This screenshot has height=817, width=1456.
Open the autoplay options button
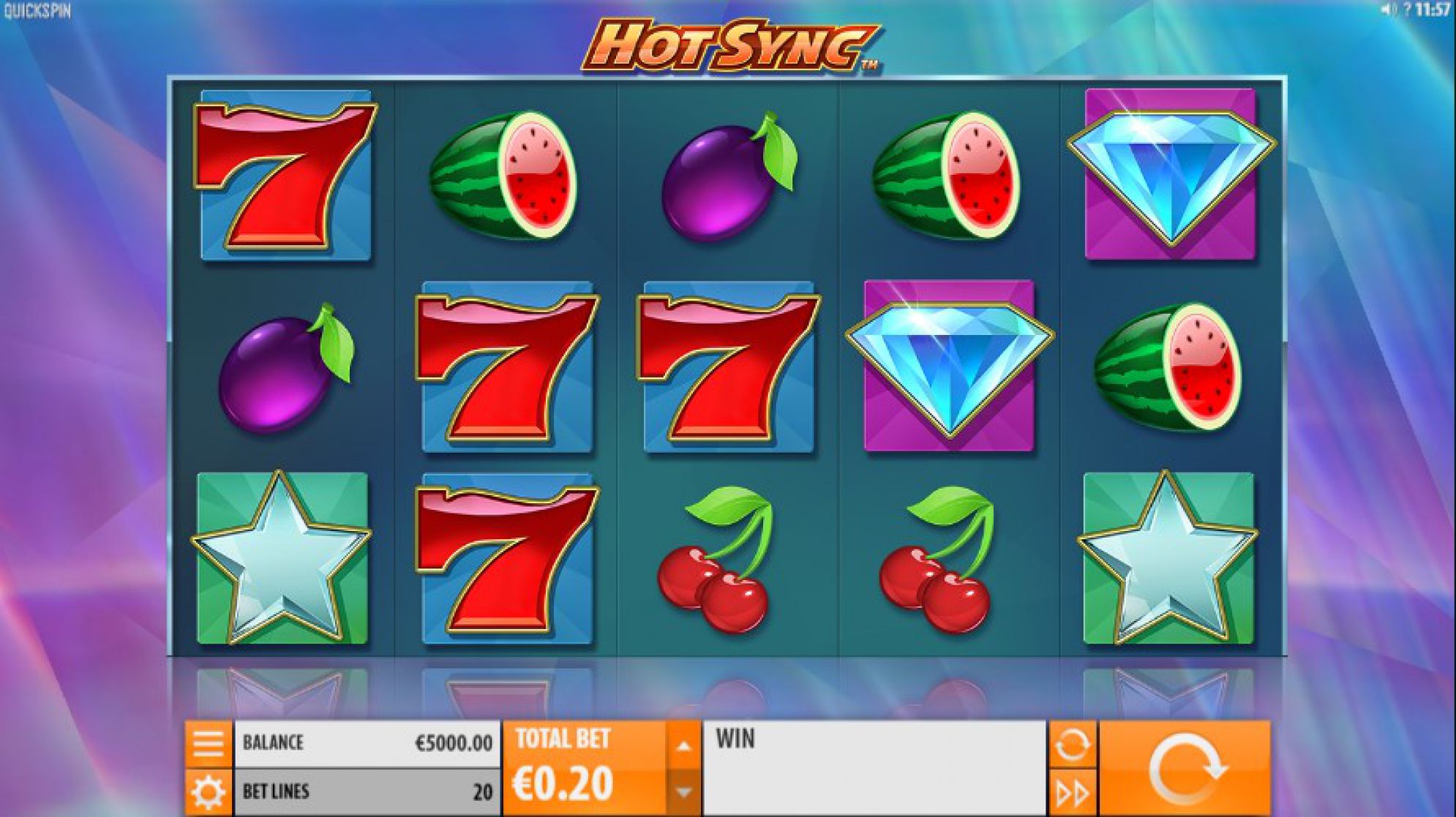click(1072, 745)
